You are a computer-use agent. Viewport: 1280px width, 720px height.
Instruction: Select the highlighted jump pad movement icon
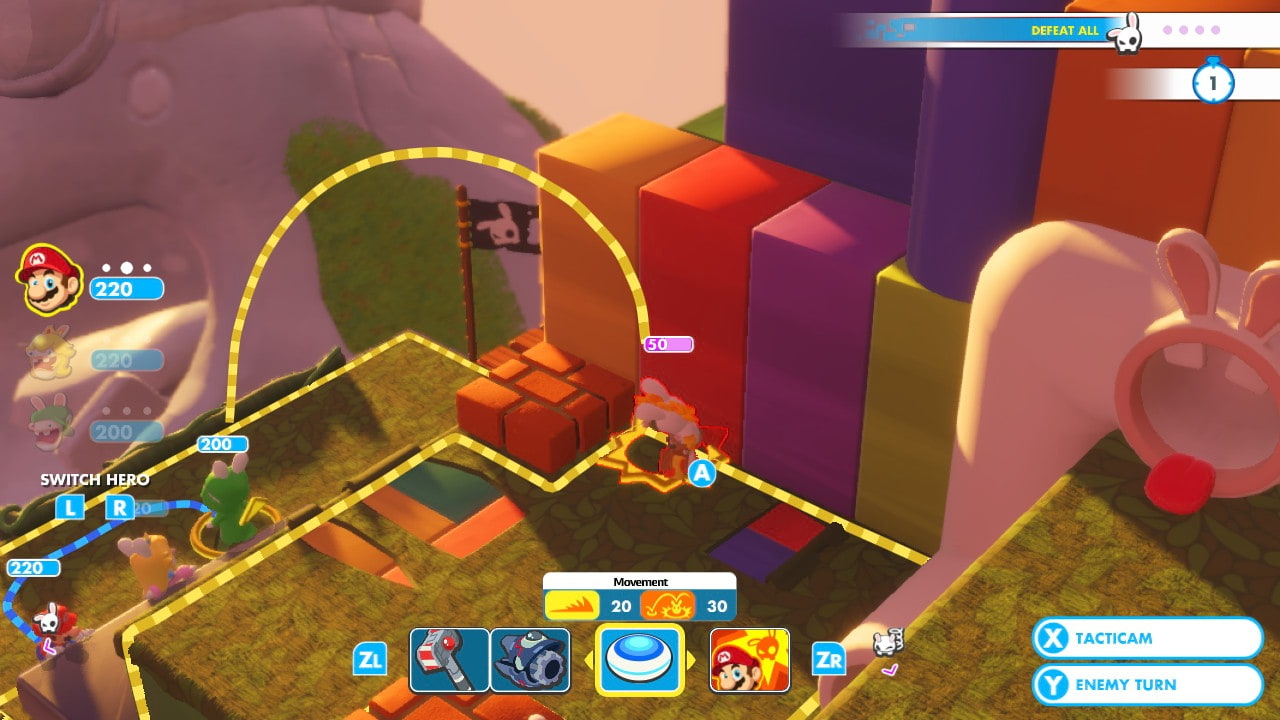[641, 660]
